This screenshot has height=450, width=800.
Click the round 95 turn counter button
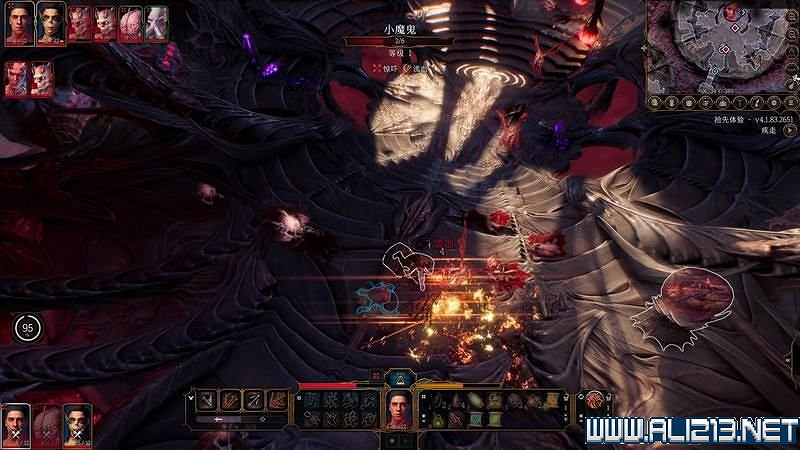click(27, 327)
